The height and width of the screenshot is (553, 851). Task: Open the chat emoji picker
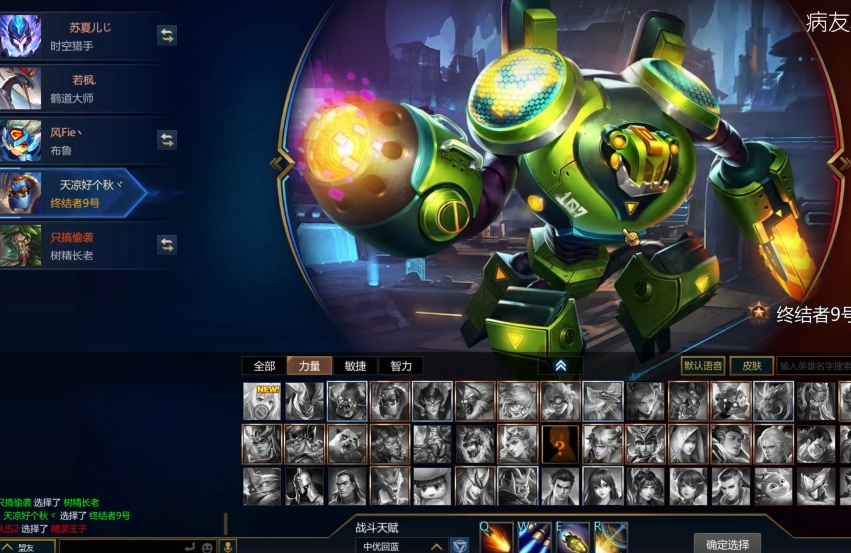tap(207, 547)
